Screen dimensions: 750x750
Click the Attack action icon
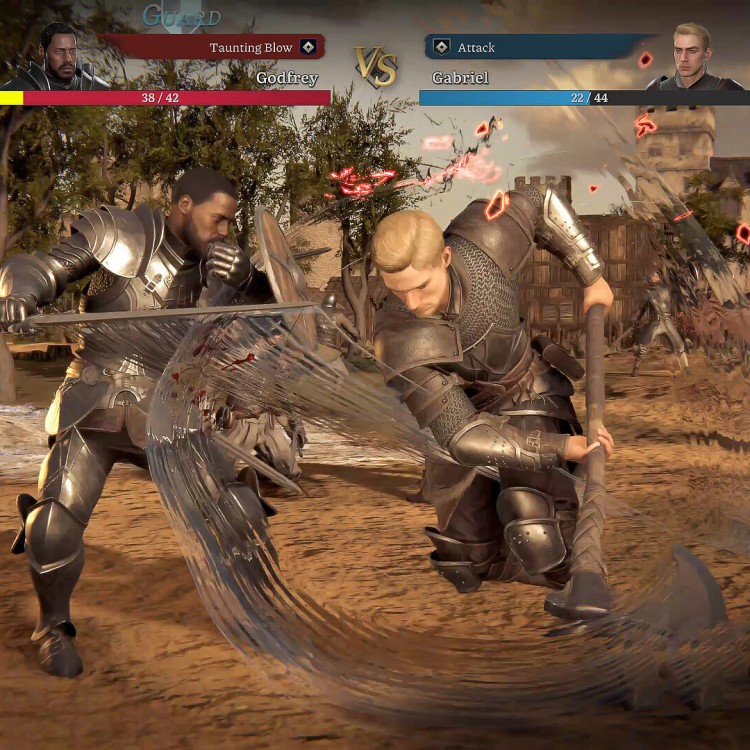[440, 47]
